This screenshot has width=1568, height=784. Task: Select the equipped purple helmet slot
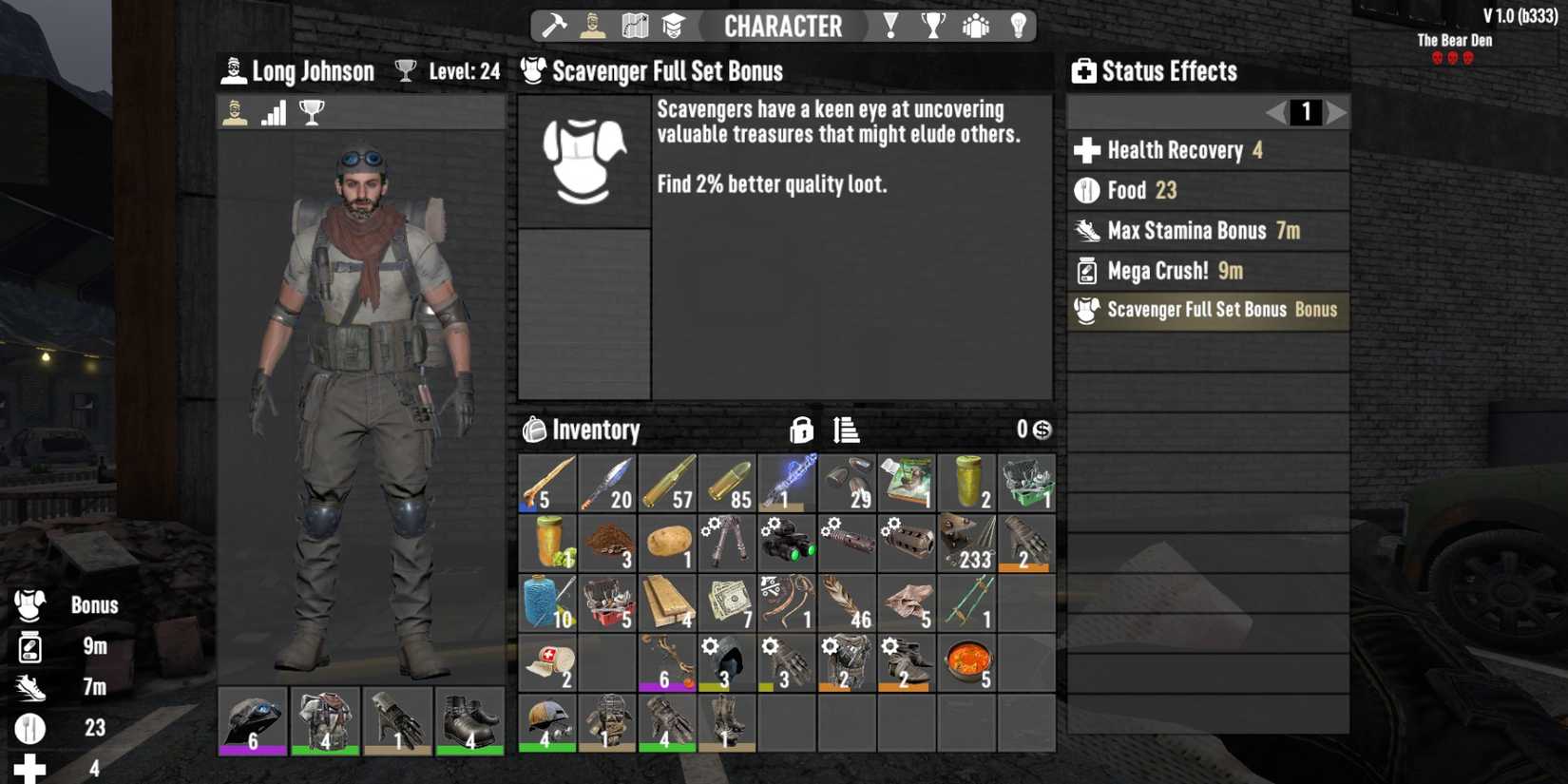pyautogui.click(x=252, y=722)
